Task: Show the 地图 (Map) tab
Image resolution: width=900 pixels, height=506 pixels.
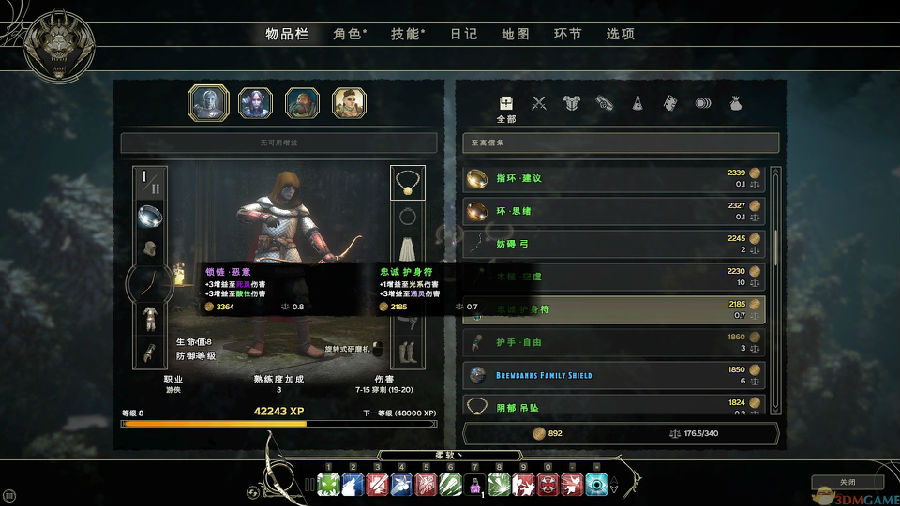Action: click(515, 33)
